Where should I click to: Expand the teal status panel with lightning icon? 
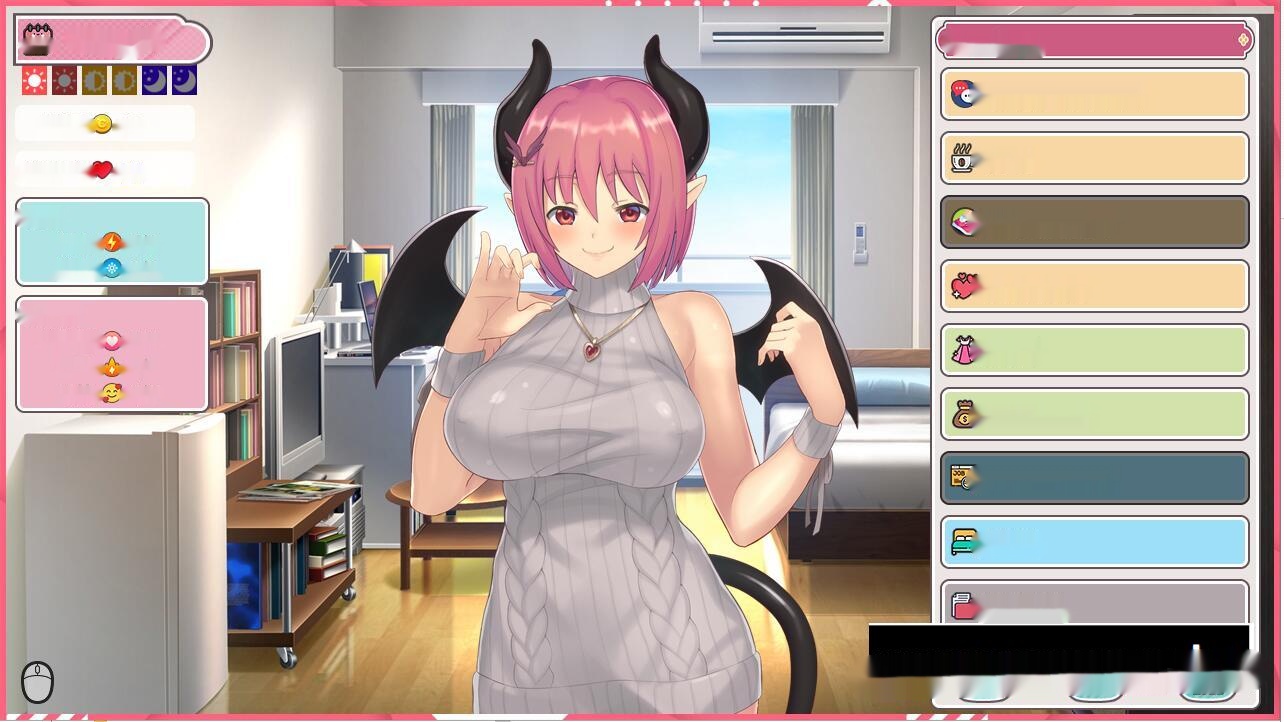click(112, 241)
